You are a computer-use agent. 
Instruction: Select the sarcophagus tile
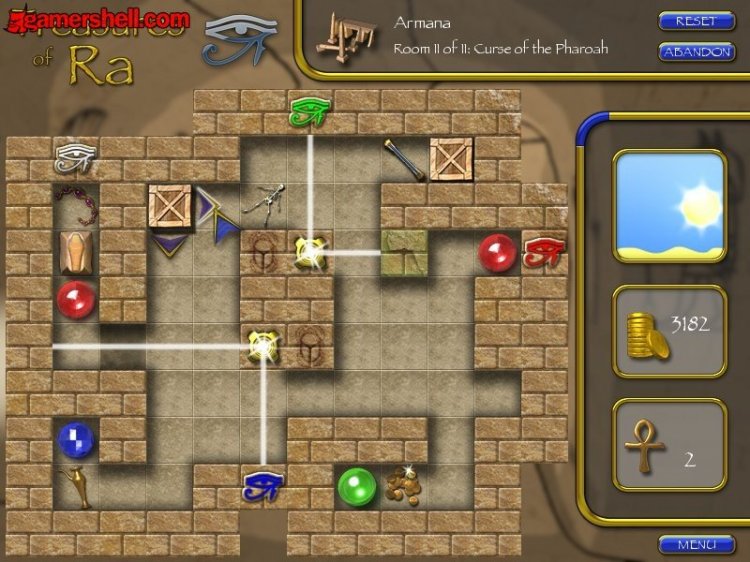click(76, 252)
